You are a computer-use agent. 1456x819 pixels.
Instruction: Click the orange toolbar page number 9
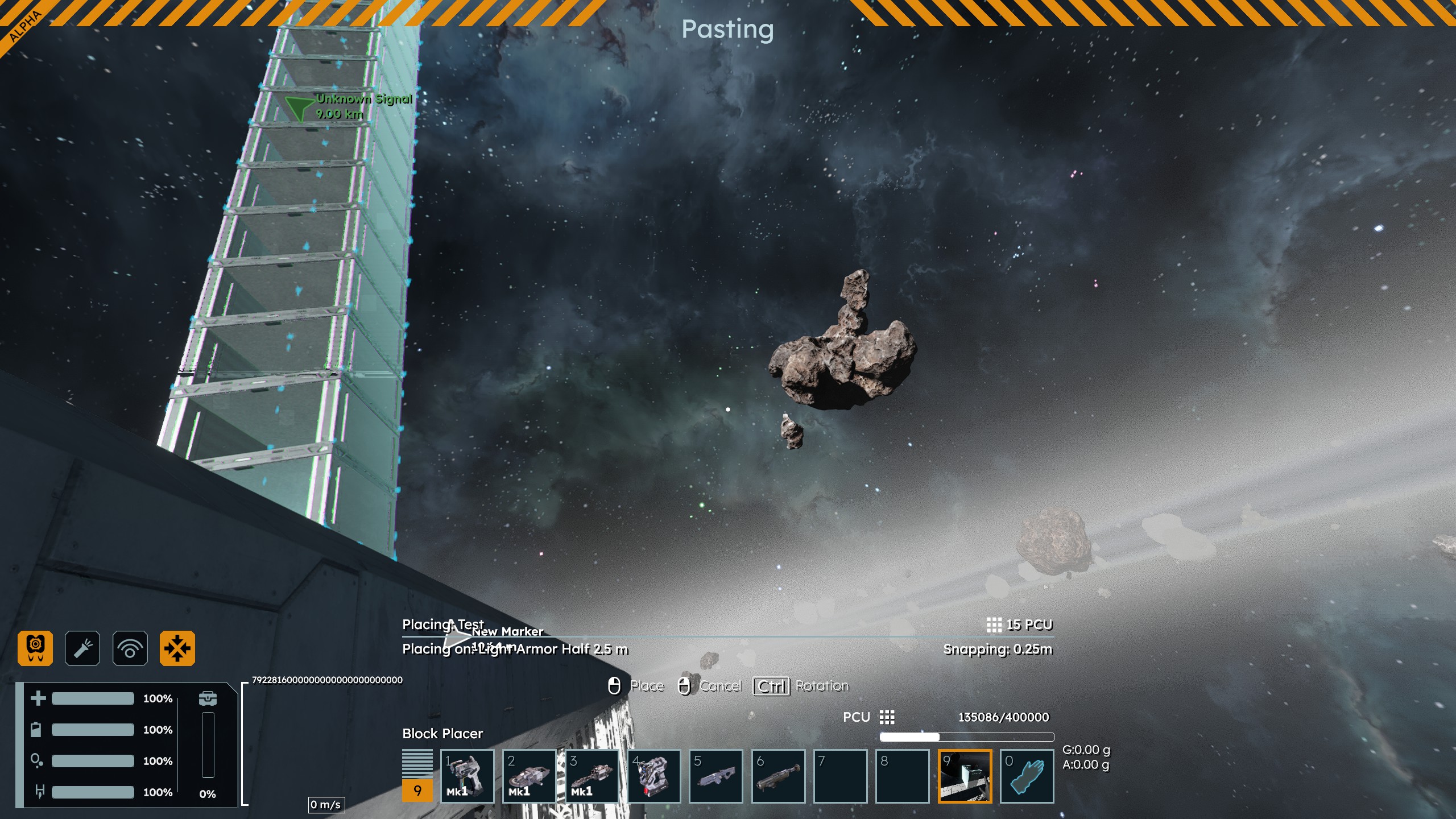(417, 791)
